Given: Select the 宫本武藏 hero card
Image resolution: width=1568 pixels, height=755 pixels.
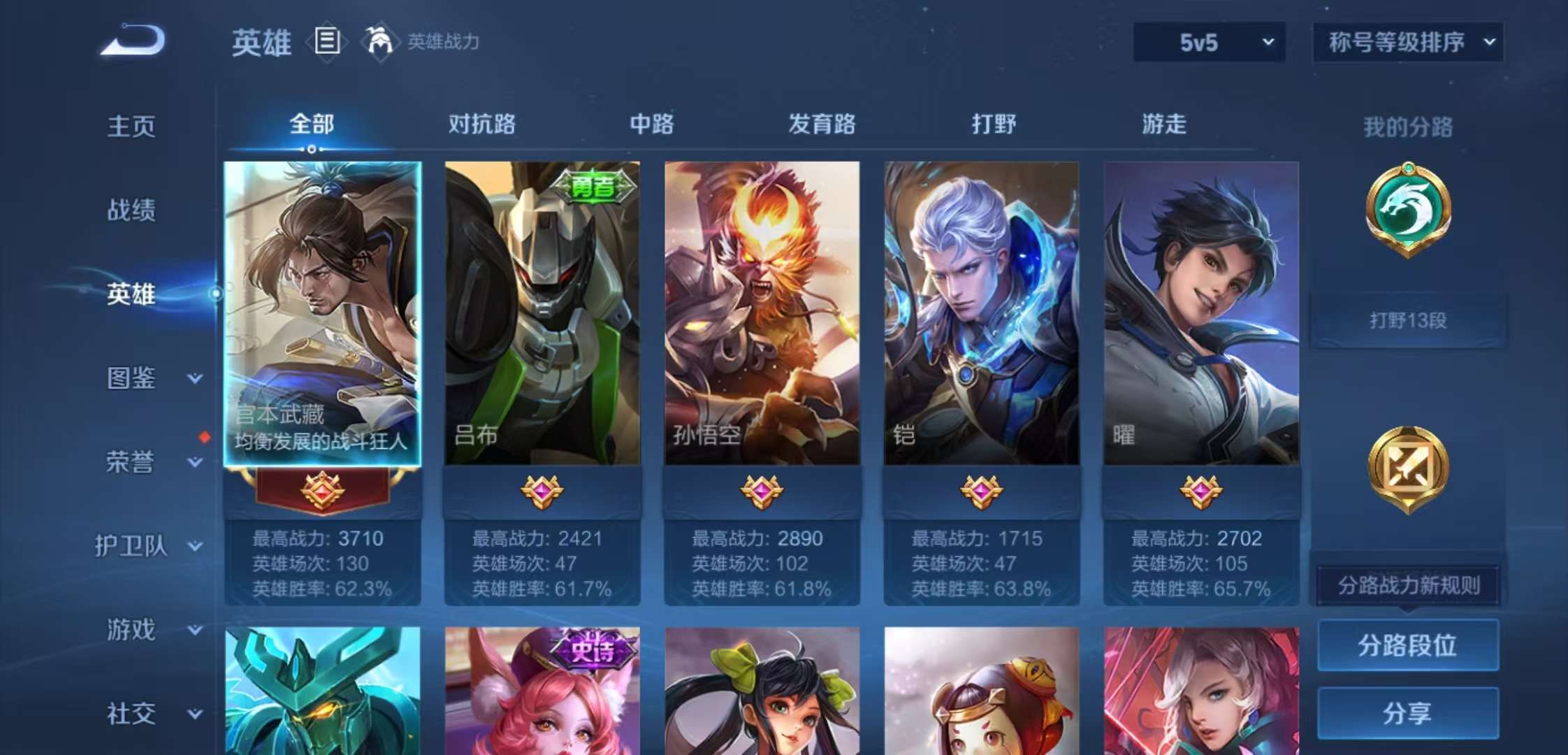Looking at the screenshot, I should 322,314.
